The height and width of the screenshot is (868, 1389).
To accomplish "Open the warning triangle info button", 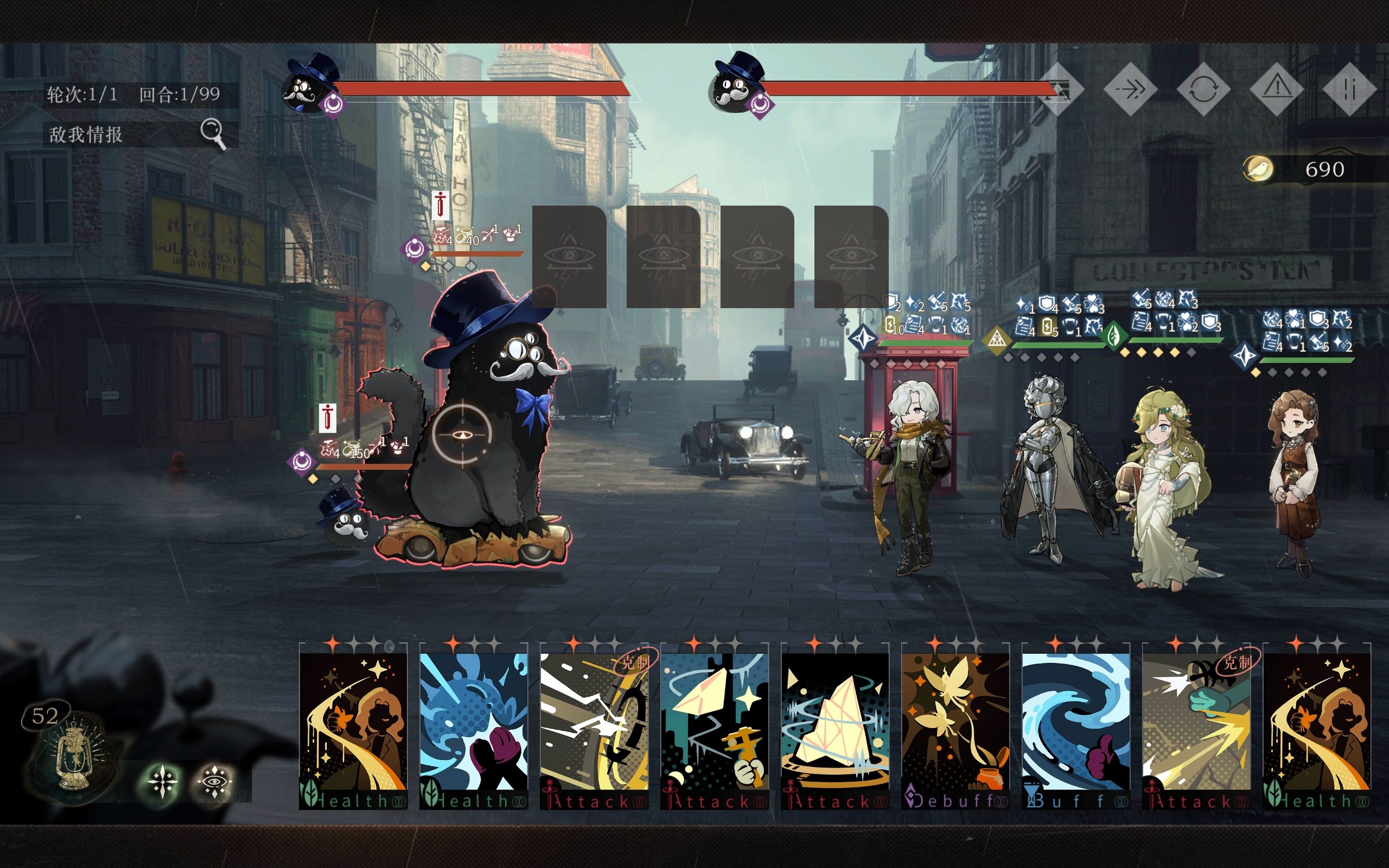I will pos(1277,88).
